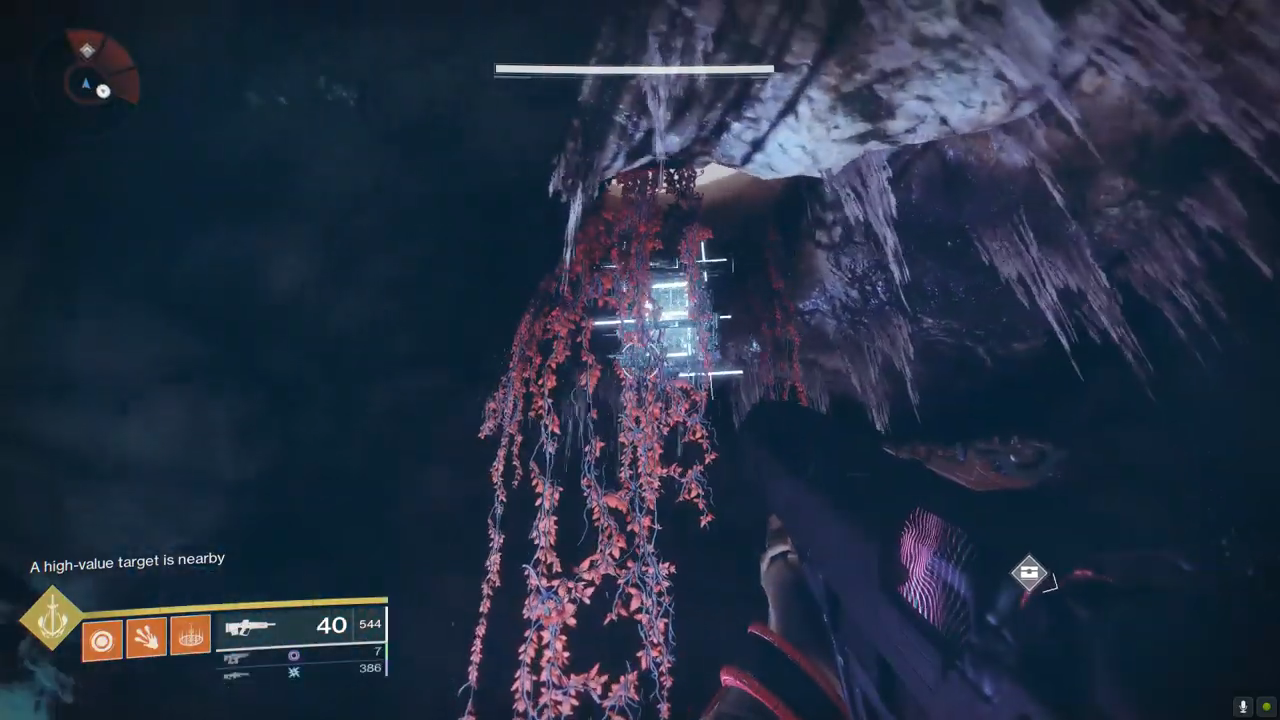Toggle the microphone overlay button

1243,706
